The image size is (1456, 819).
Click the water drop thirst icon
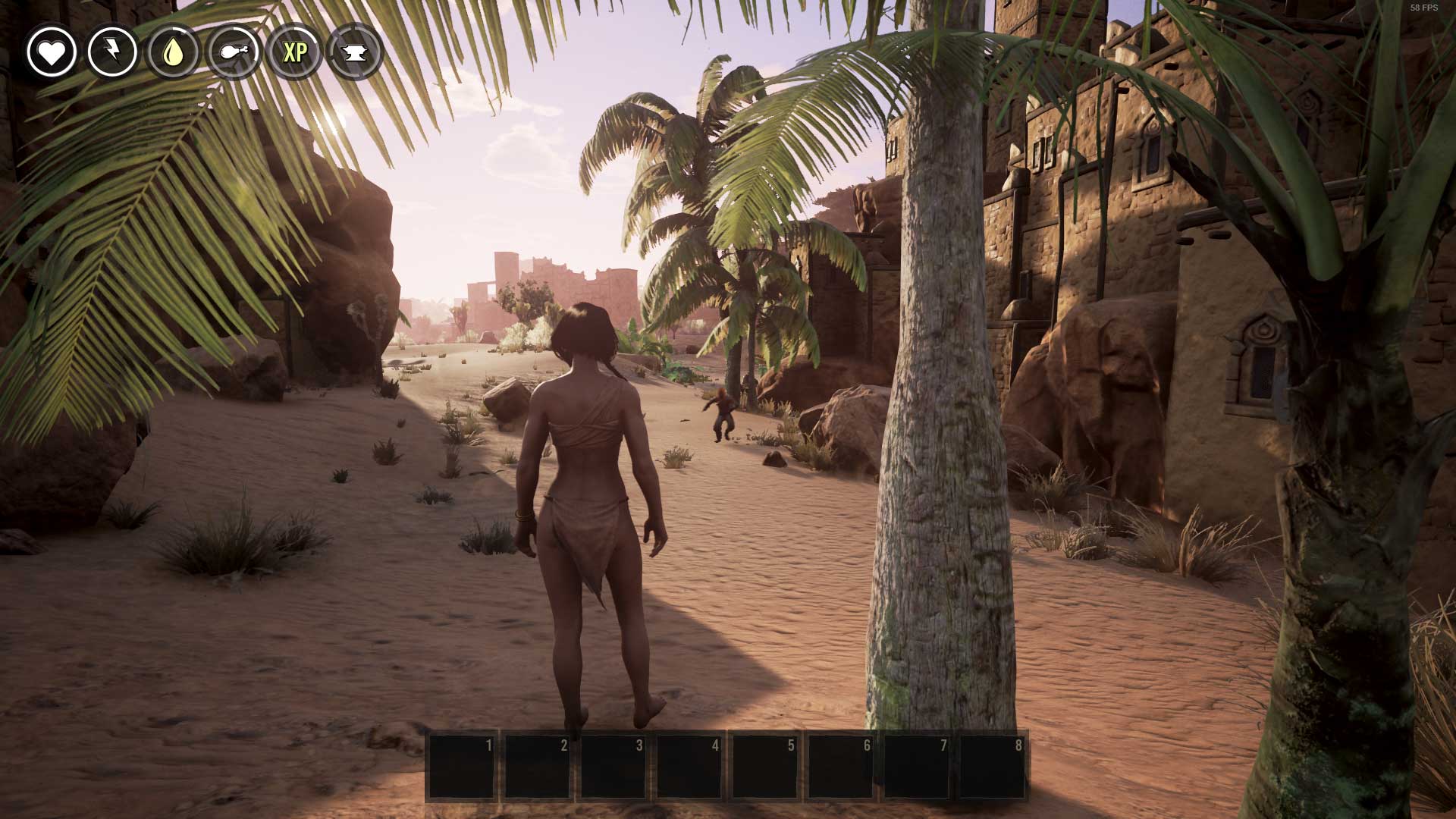click(173, 52)
